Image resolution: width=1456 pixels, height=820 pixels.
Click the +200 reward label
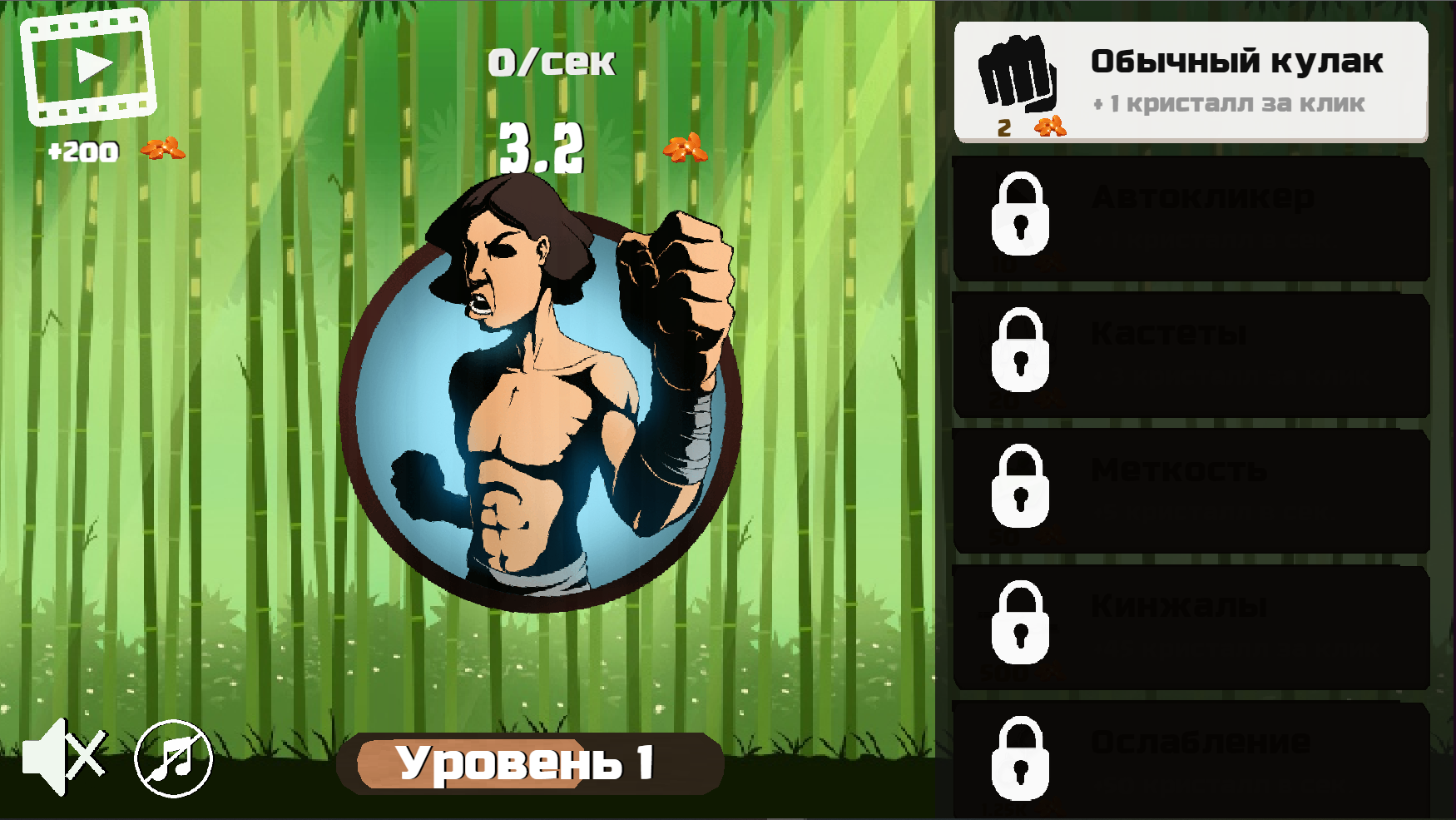pyautogui.click(x=83, y=152)
